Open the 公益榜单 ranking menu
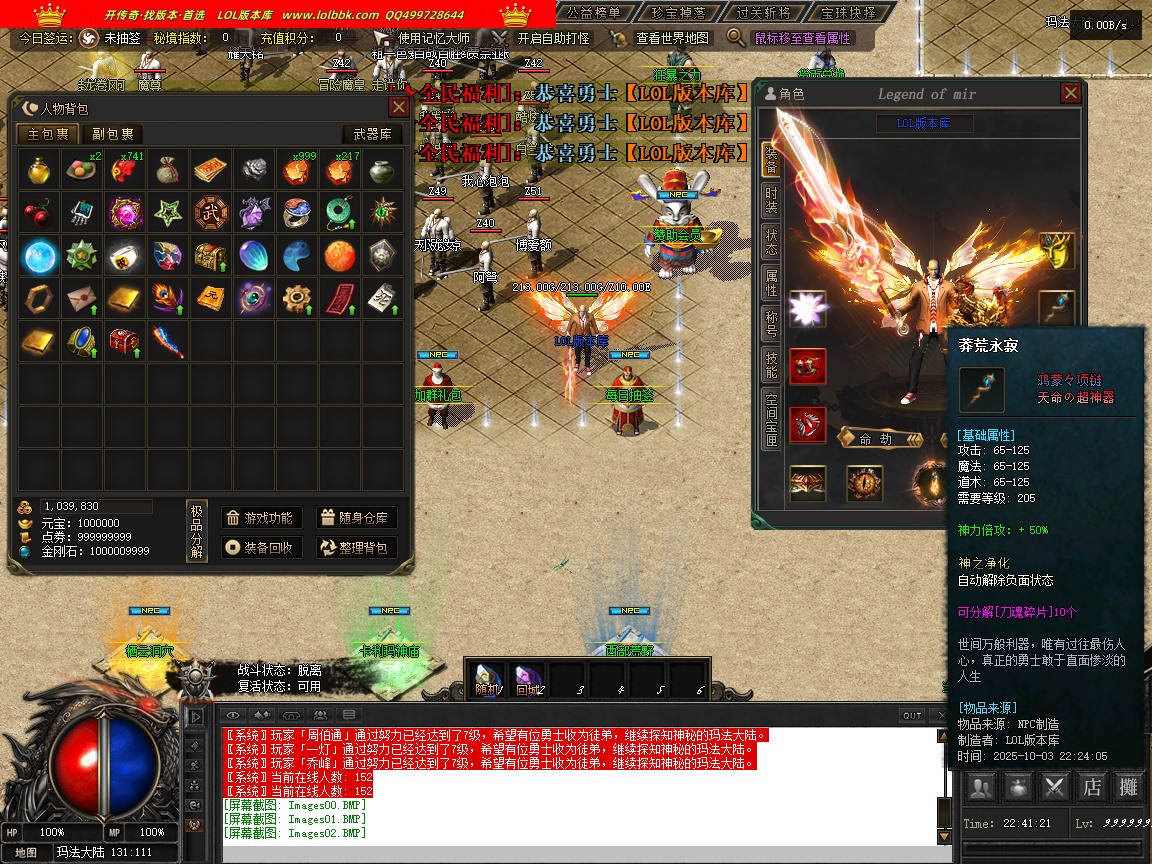 tap(595, 13)
